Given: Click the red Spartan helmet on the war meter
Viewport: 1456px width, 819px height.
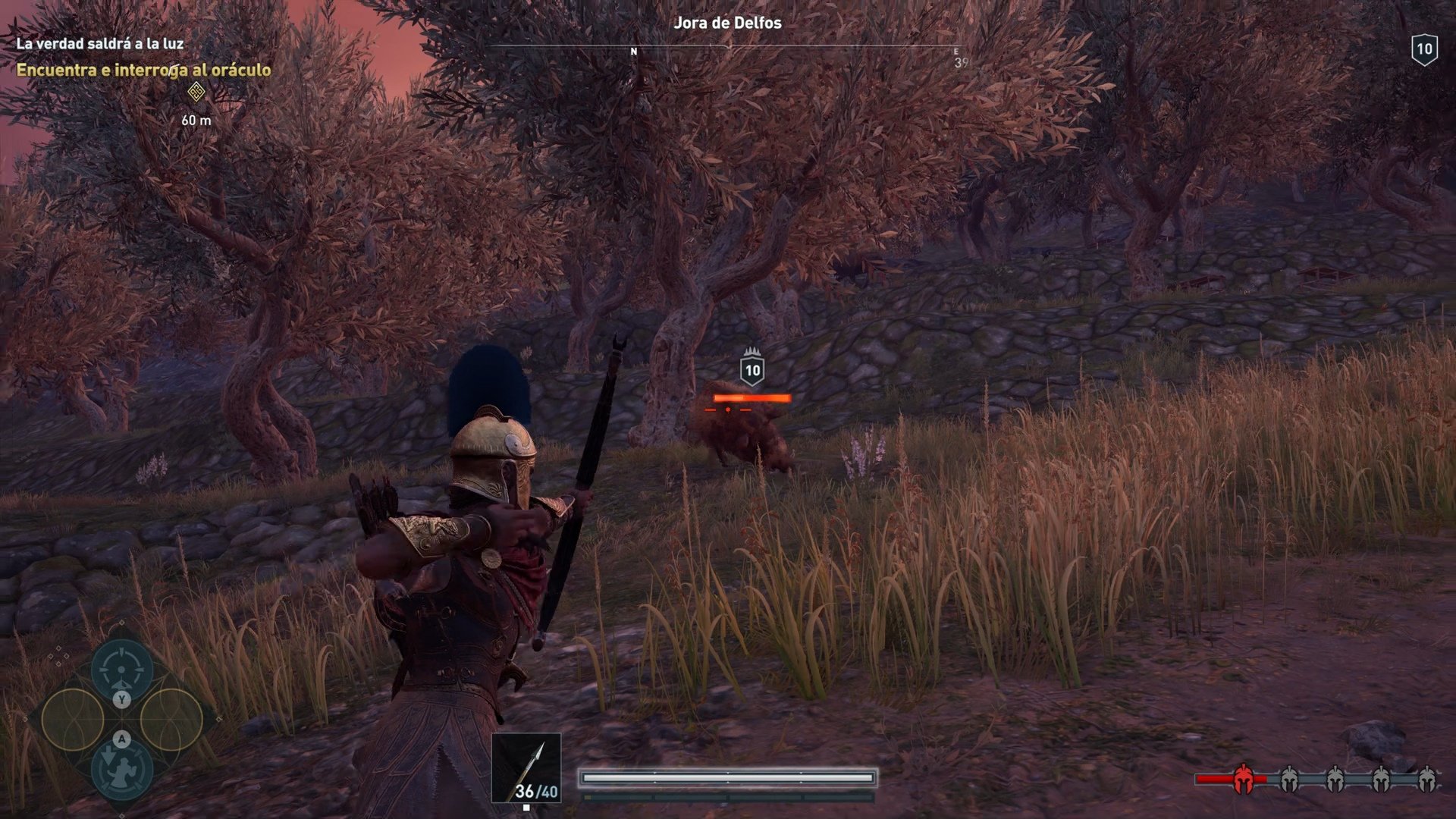Looking at the screenshot, I should point(1244,778).
